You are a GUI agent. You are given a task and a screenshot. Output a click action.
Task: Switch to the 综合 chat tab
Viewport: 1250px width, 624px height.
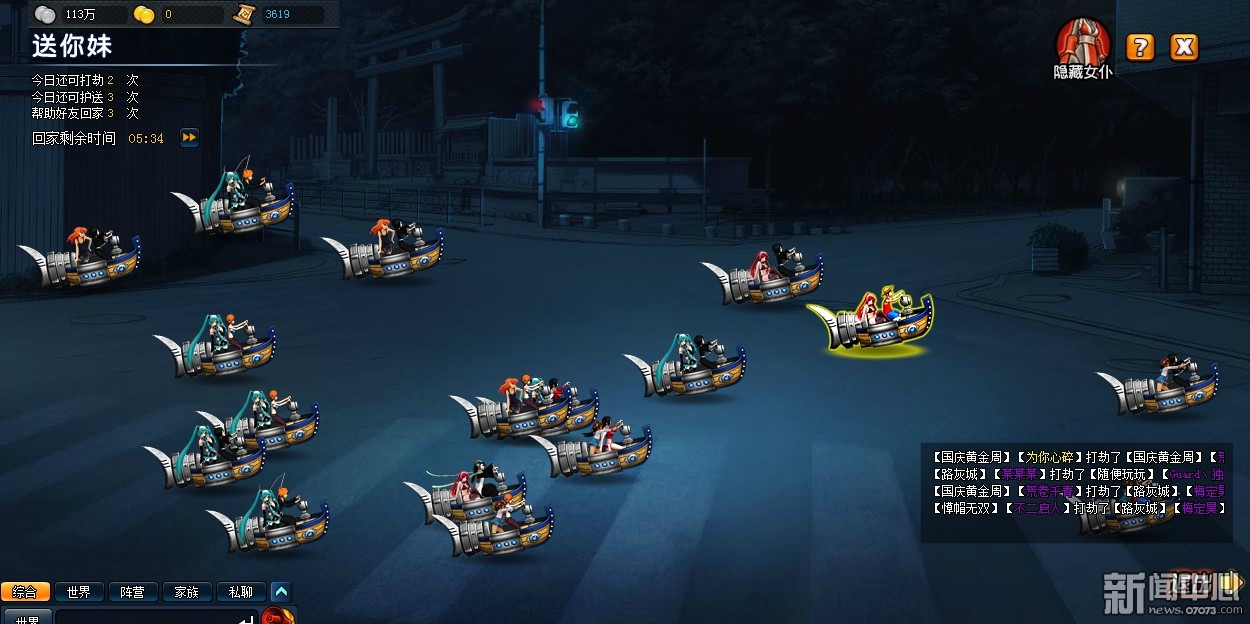pos(25,592)
